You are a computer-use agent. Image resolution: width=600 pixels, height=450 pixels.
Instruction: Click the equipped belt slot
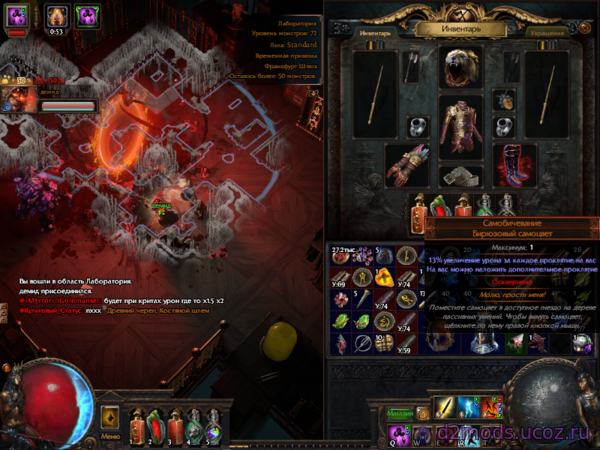[460, 176]
